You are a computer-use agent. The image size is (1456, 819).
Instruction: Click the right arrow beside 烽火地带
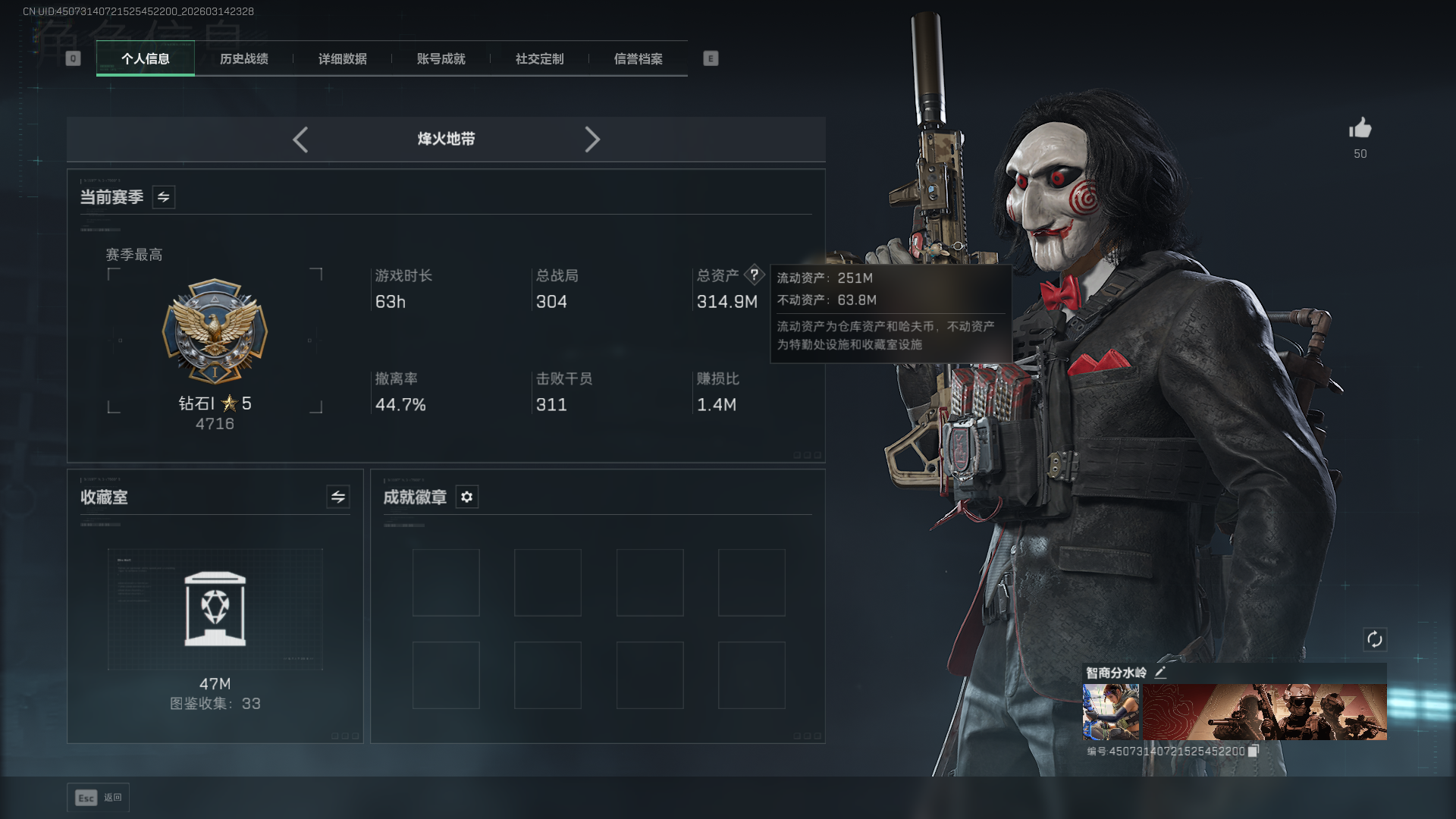pos(592,140)
